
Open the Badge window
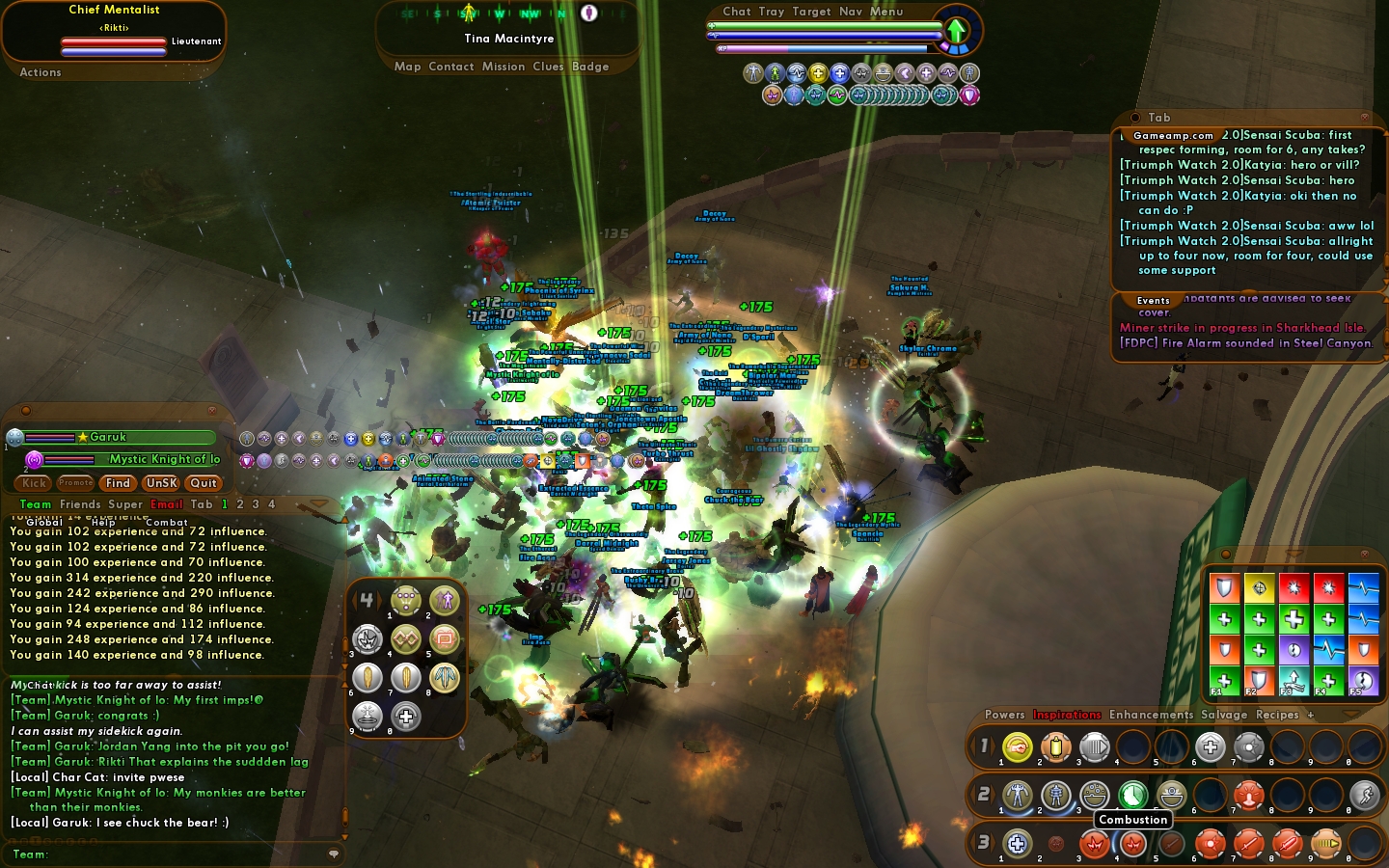[590, 67]
